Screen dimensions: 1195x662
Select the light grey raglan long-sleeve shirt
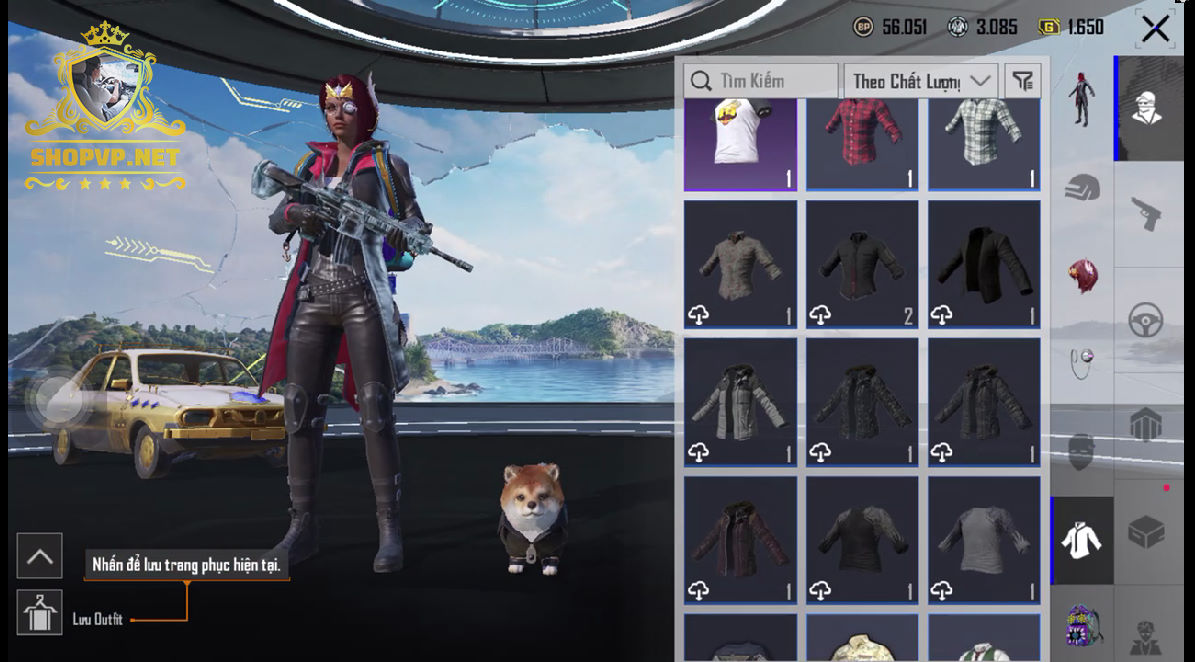point(984,540)
